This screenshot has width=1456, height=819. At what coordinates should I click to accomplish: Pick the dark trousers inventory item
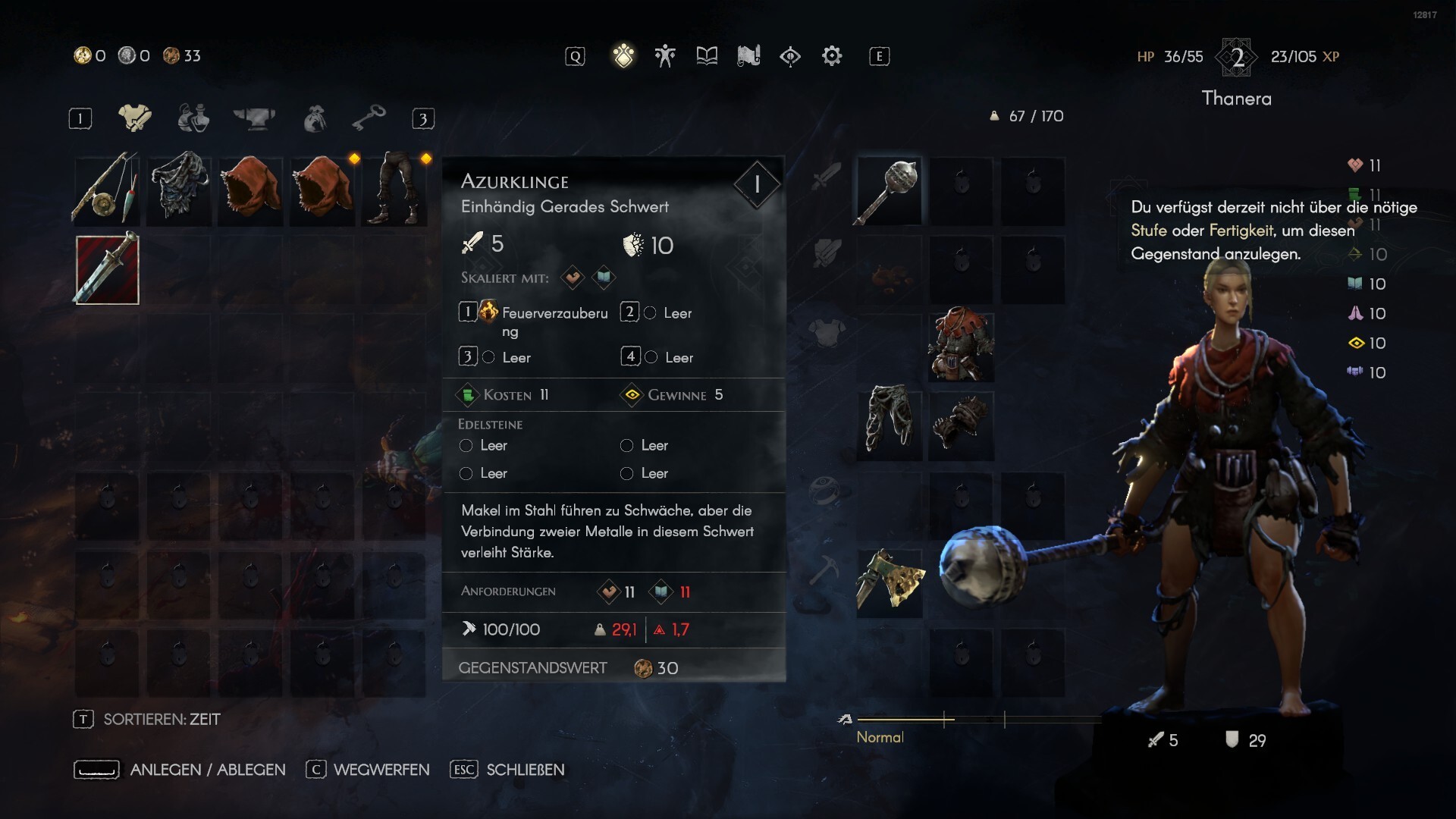[394, 190]
